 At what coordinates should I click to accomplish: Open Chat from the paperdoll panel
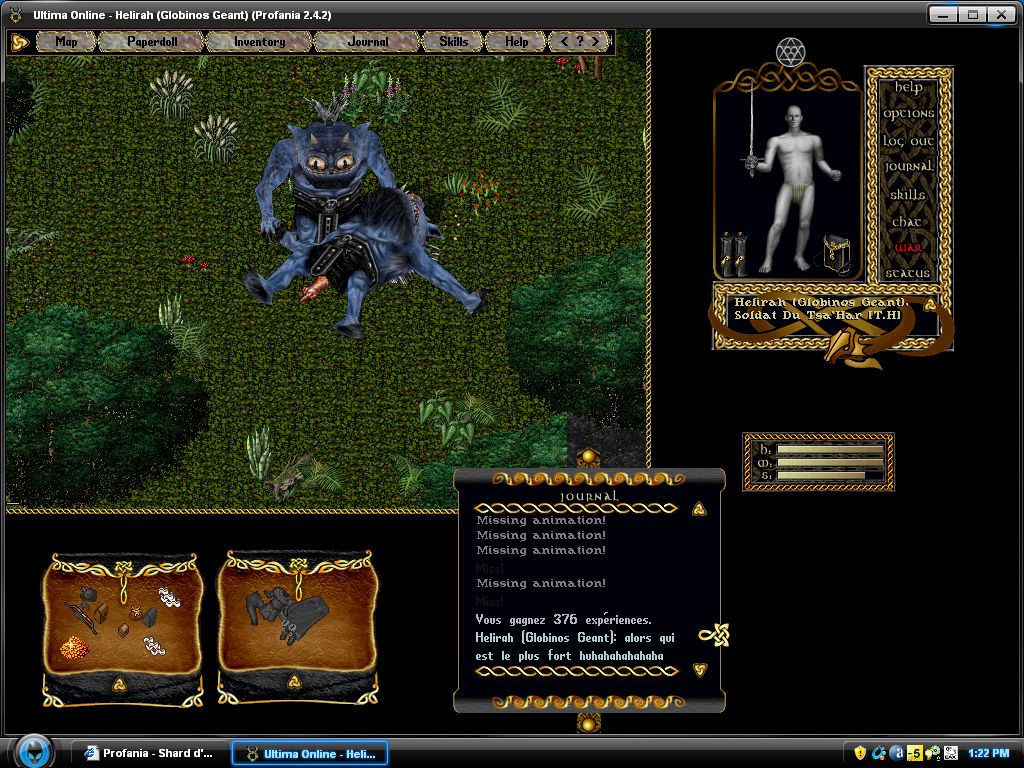pyautogui.click(x=908, y=221)
